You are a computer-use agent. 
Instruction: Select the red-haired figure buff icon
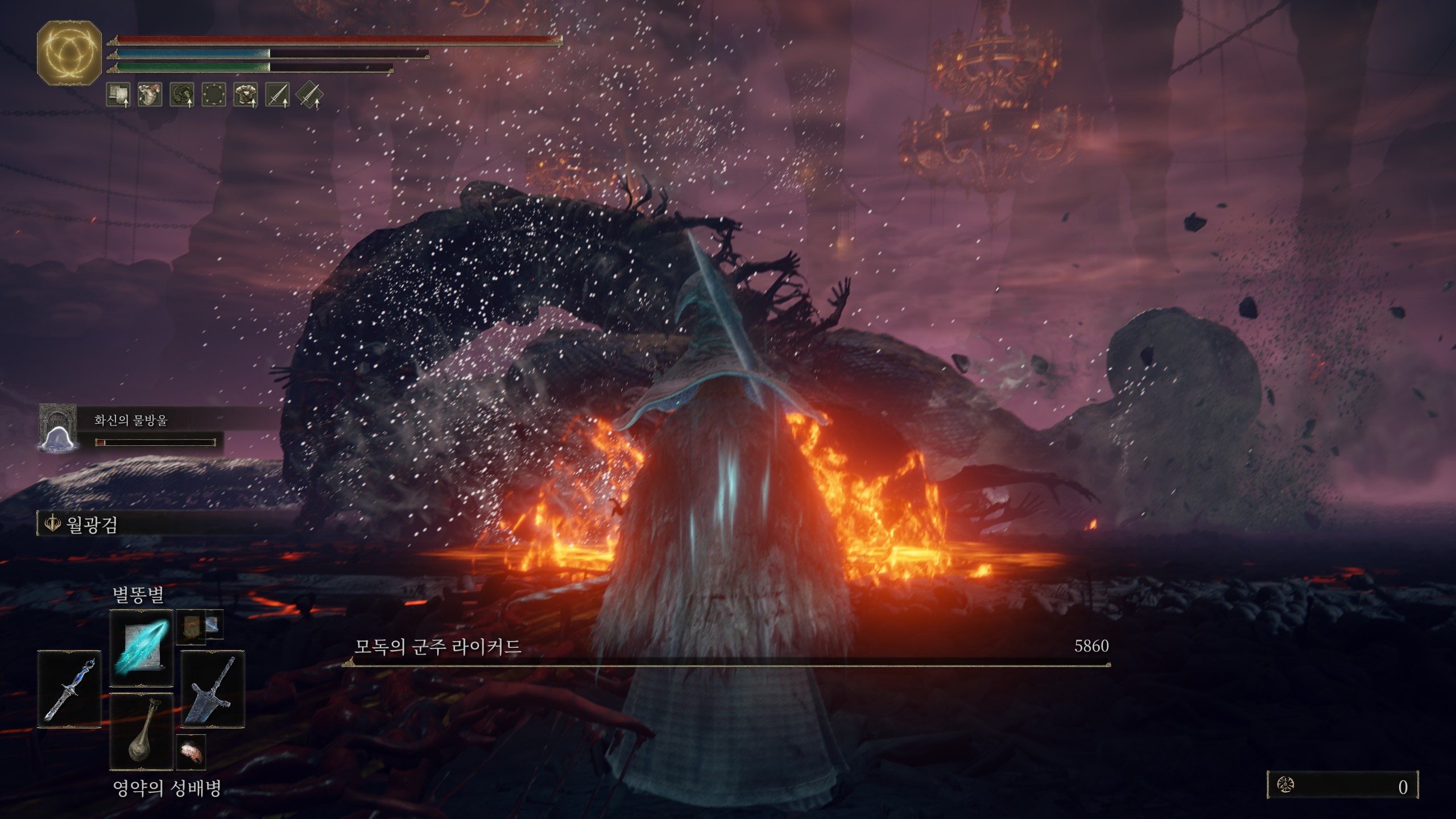tap(150, 94)
